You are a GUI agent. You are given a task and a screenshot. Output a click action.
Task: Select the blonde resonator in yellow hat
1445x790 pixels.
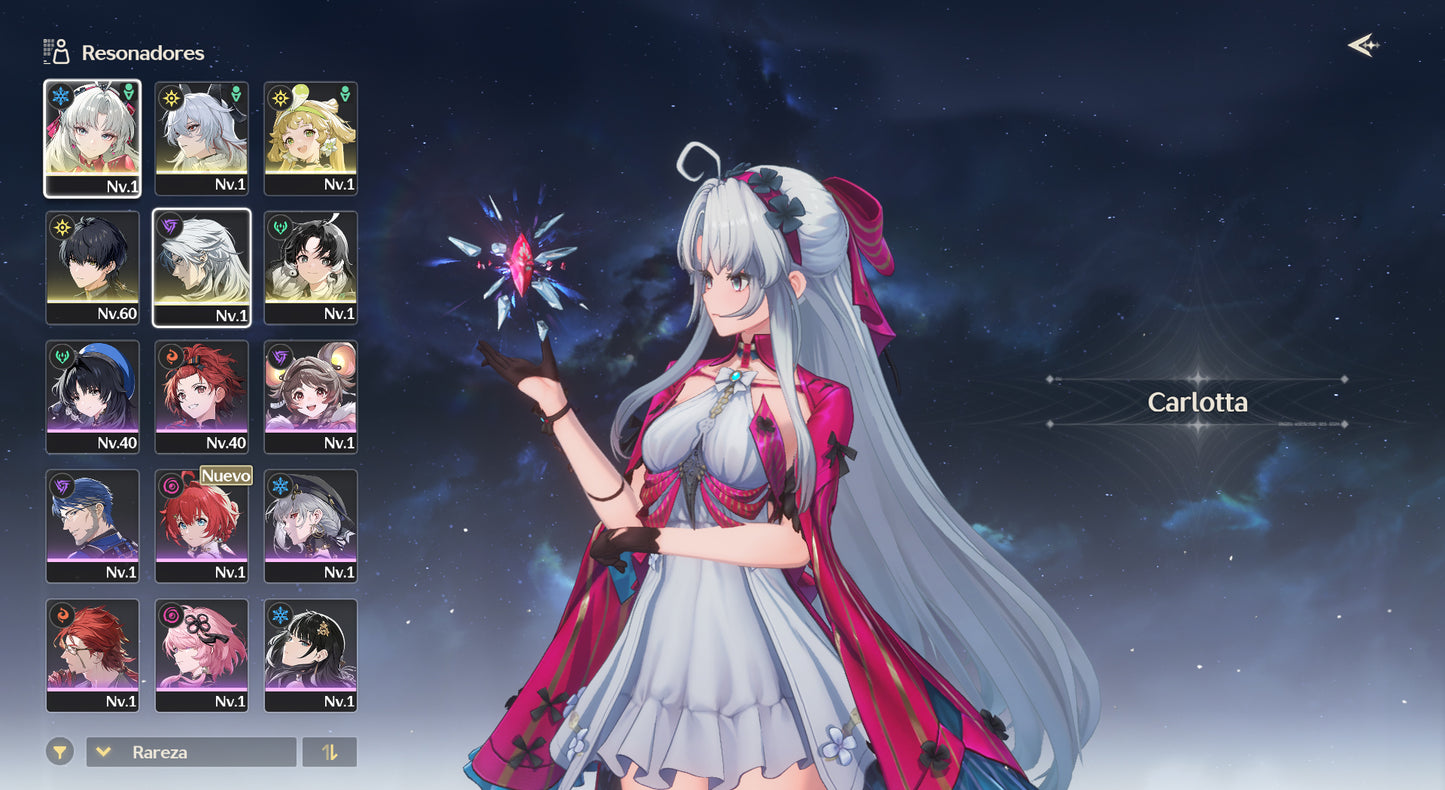click(311, 138)
